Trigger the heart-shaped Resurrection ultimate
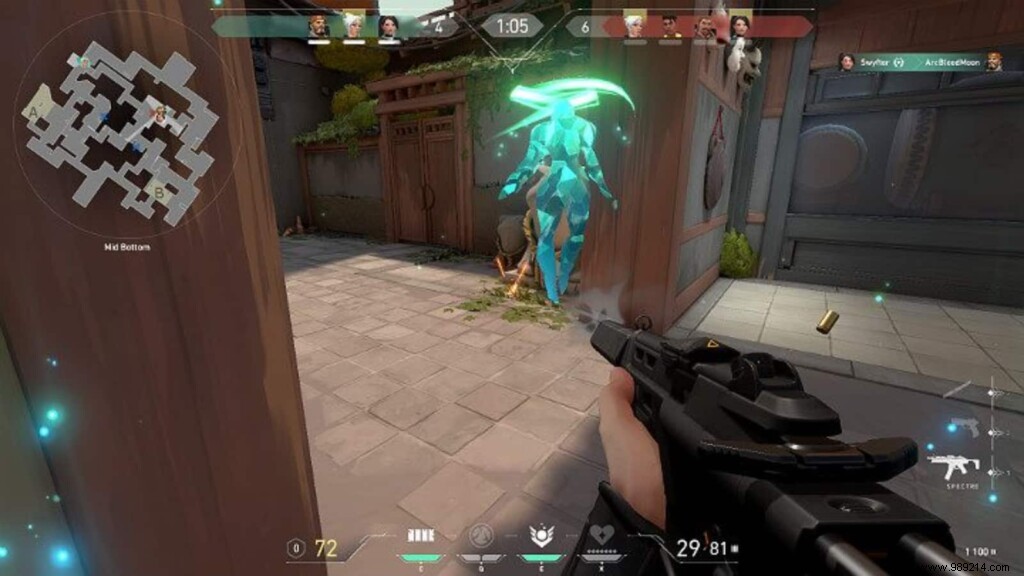The height and width of the screenshot is (576, 1024). 600,537
